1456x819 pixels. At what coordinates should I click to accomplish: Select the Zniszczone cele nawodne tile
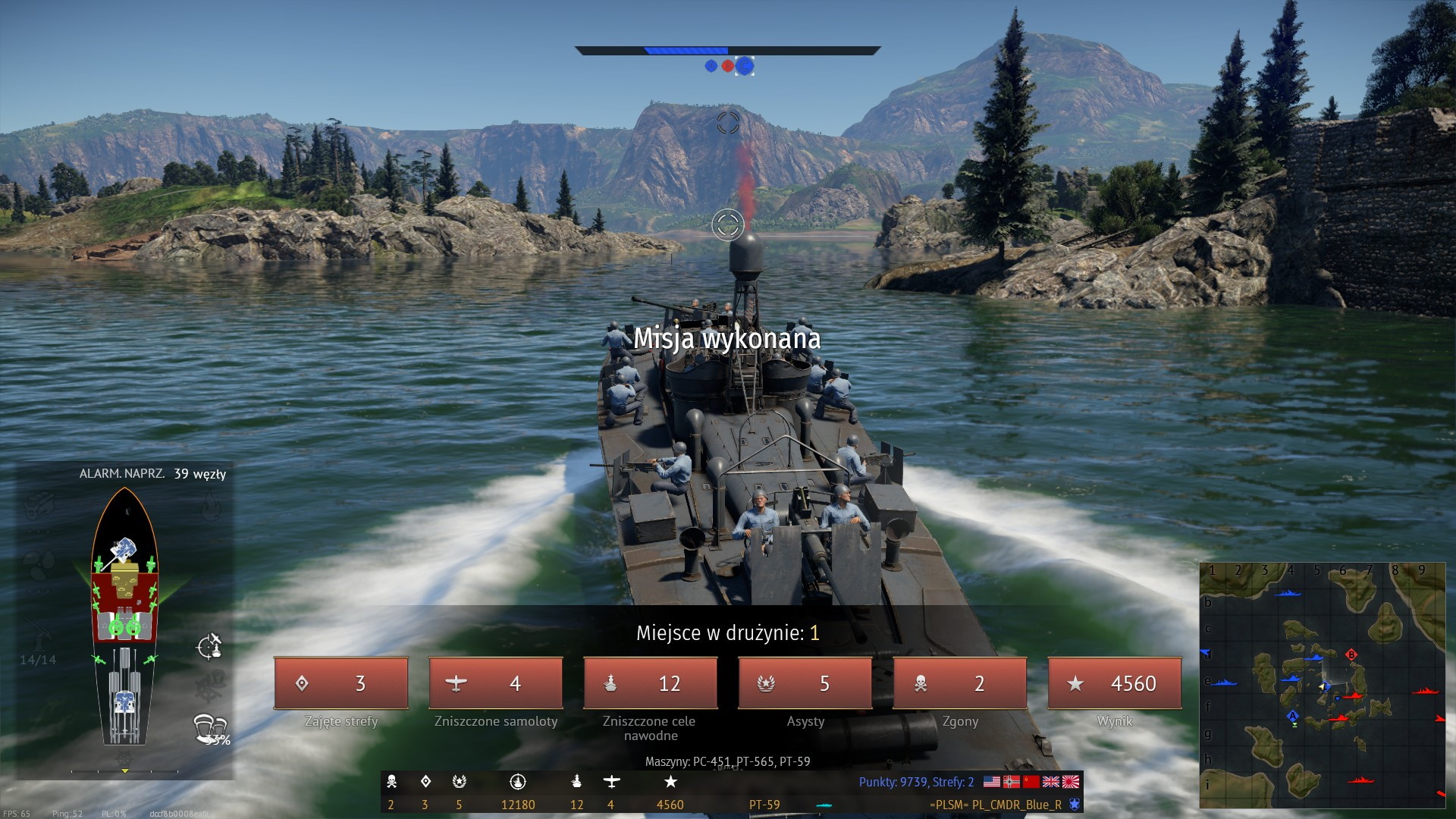click(x=650, y=683)
